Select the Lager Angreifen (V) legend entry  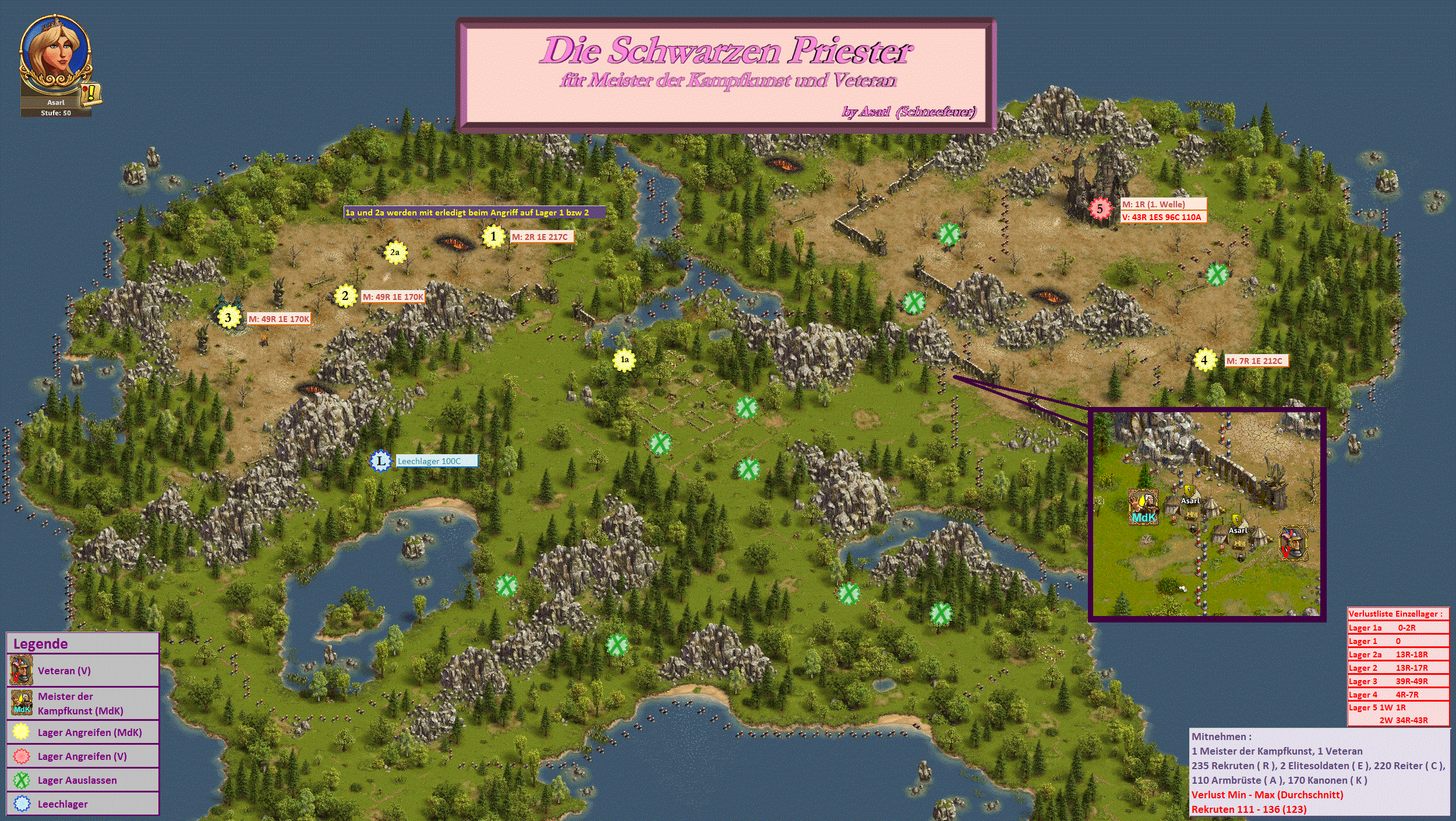(x=83, y=756)
